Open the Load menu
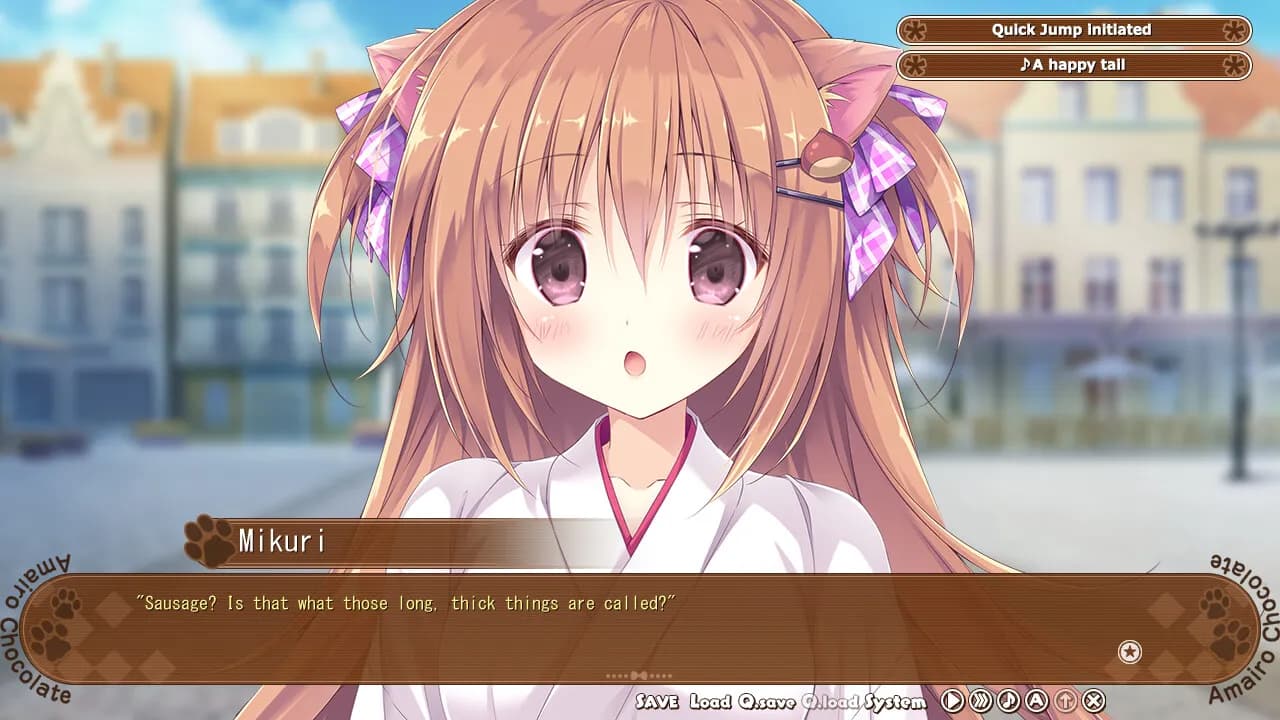This screenshot has height=720, width=1280. pyautogui.click(x=710, y=701)
